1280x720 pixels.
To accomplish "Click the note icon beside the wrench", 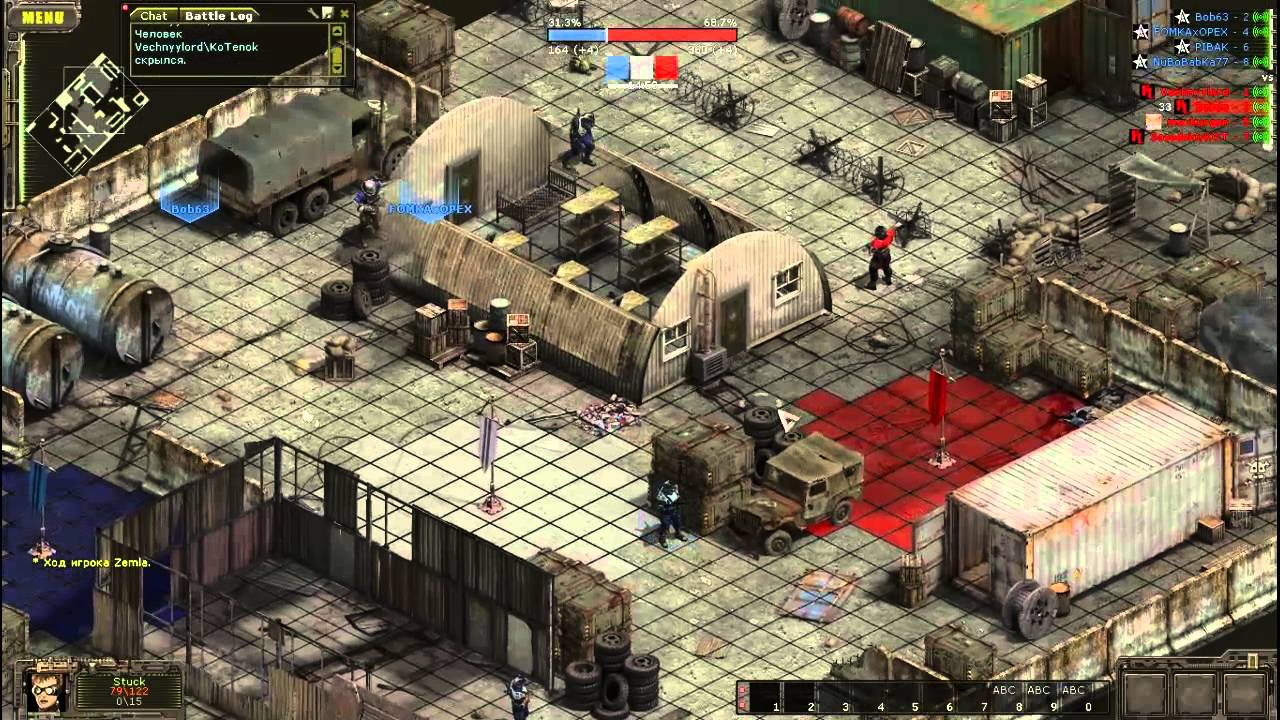I will (328, 14).
